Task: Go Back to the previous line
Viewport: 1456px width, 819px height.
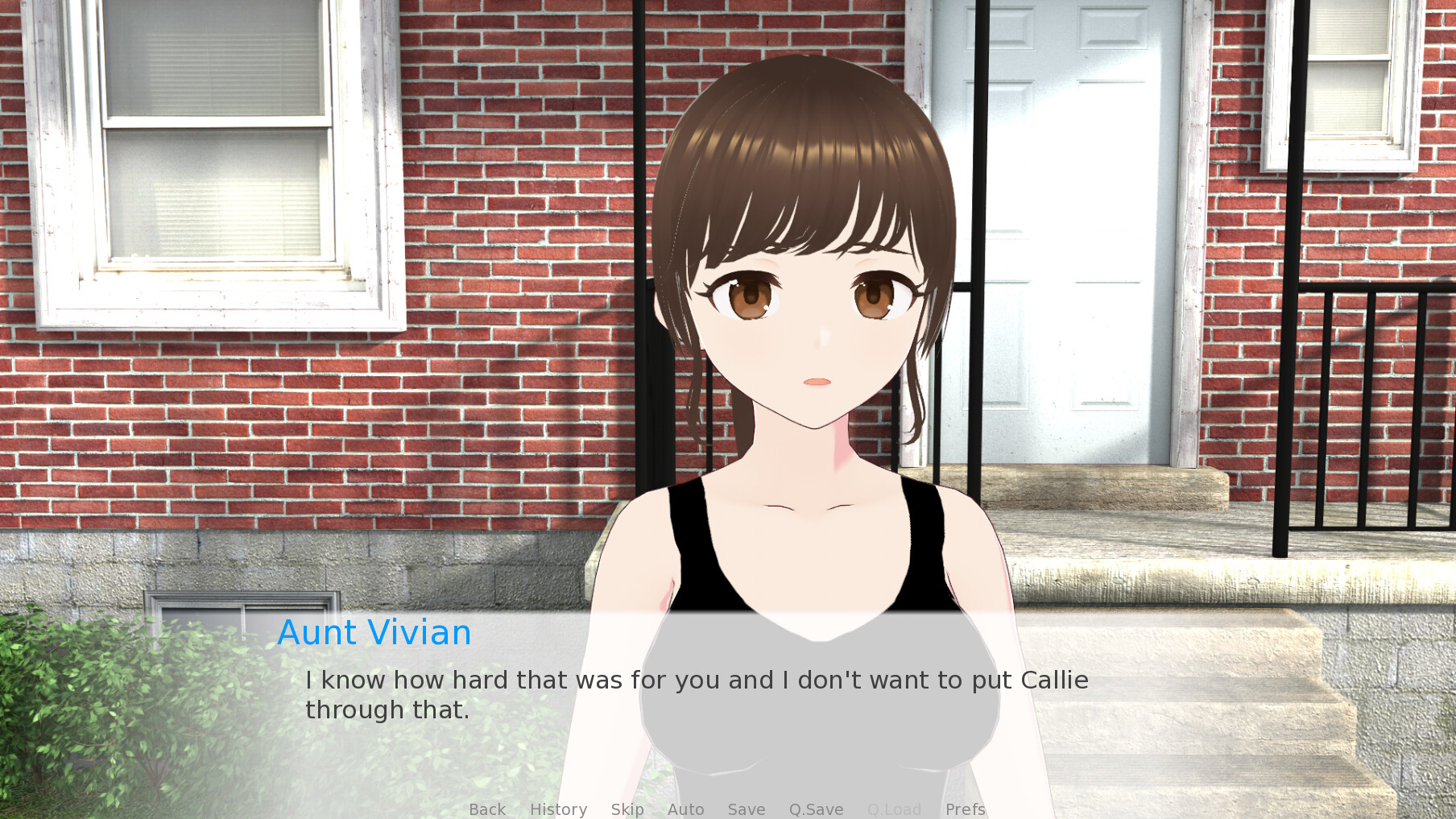Action: (x=486, y=809)
